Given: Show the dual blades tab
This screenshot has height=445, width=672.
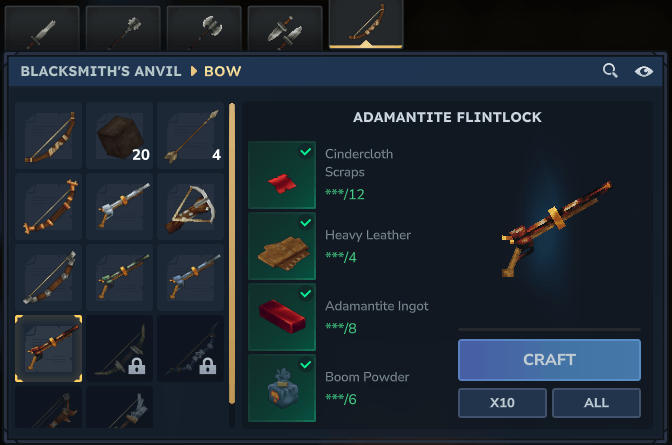Looking at the screenshot, I should 285,27.
